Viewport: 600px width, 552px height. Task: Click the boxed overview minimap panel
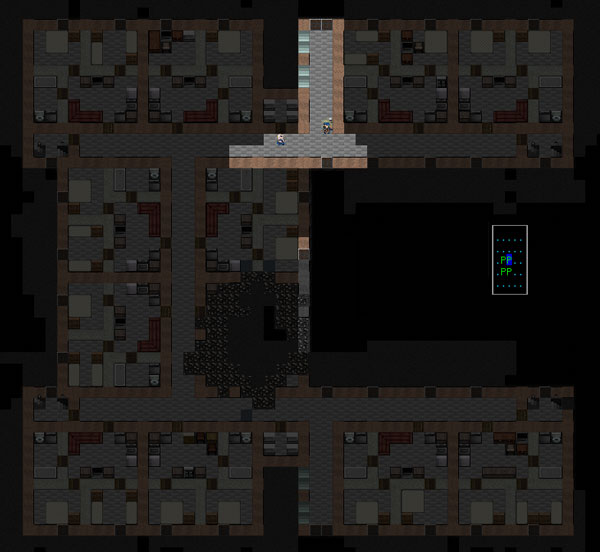pos(510,260)
